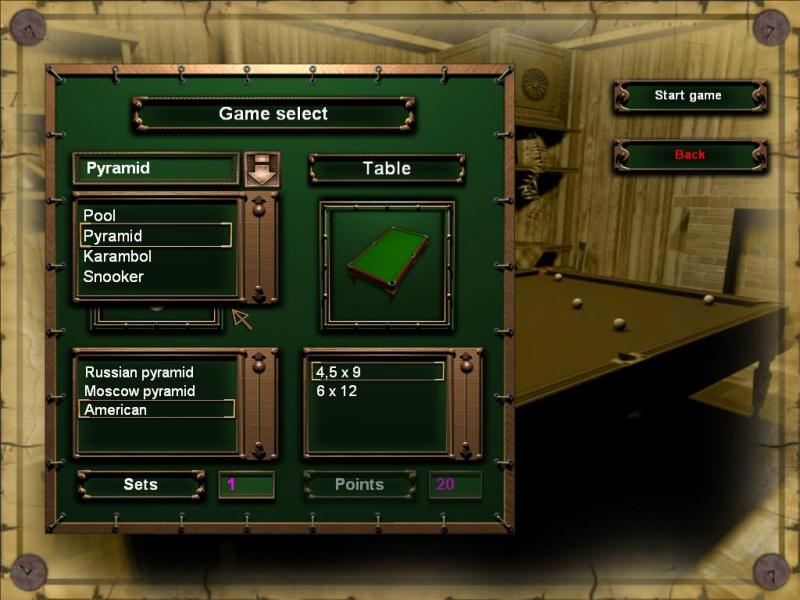Select Pool from the game list
This screenshot has height=600, width=800.
[x=100, y=215]
